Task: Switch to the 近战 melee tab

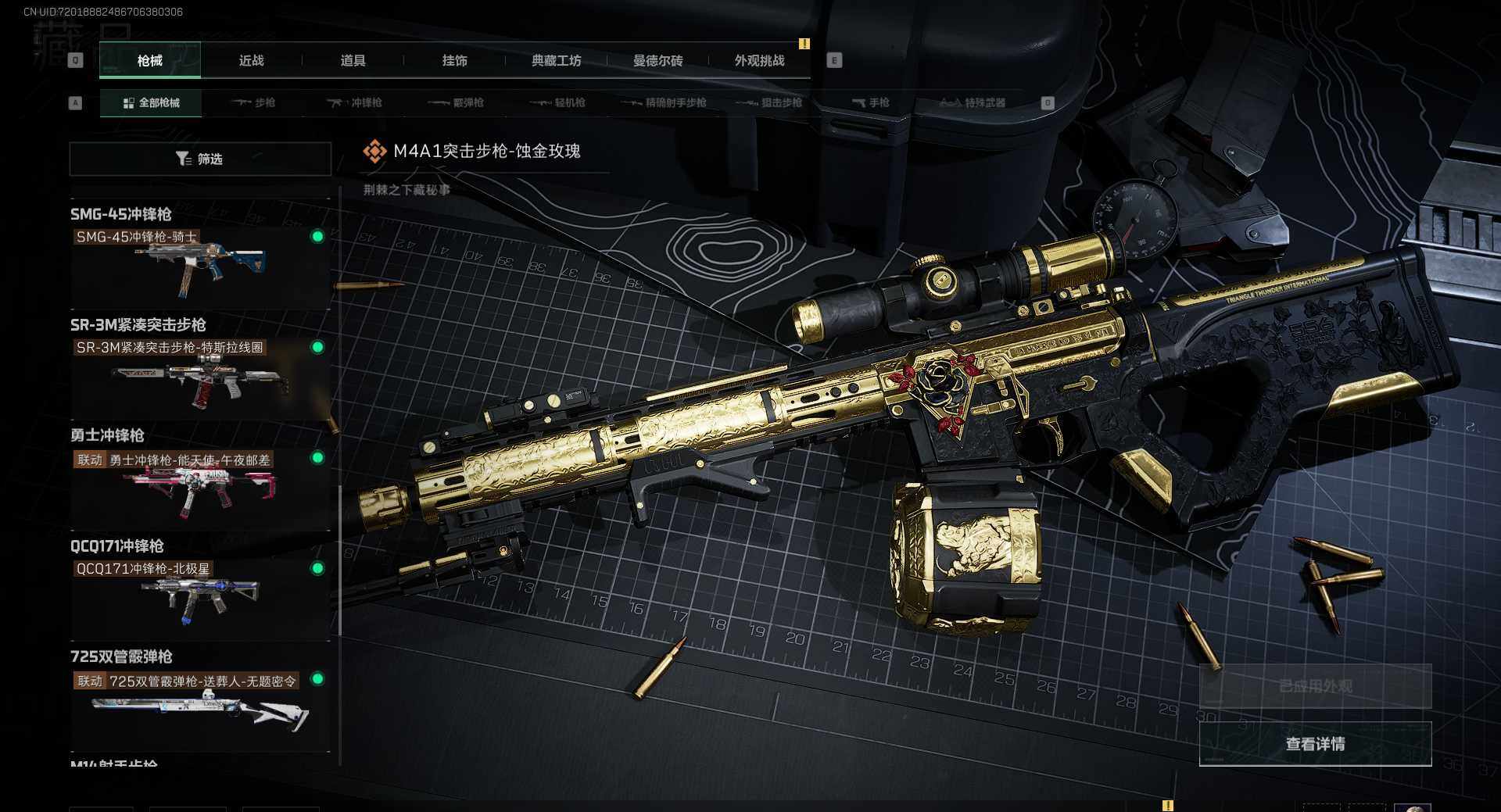Action: click(251, 60)
